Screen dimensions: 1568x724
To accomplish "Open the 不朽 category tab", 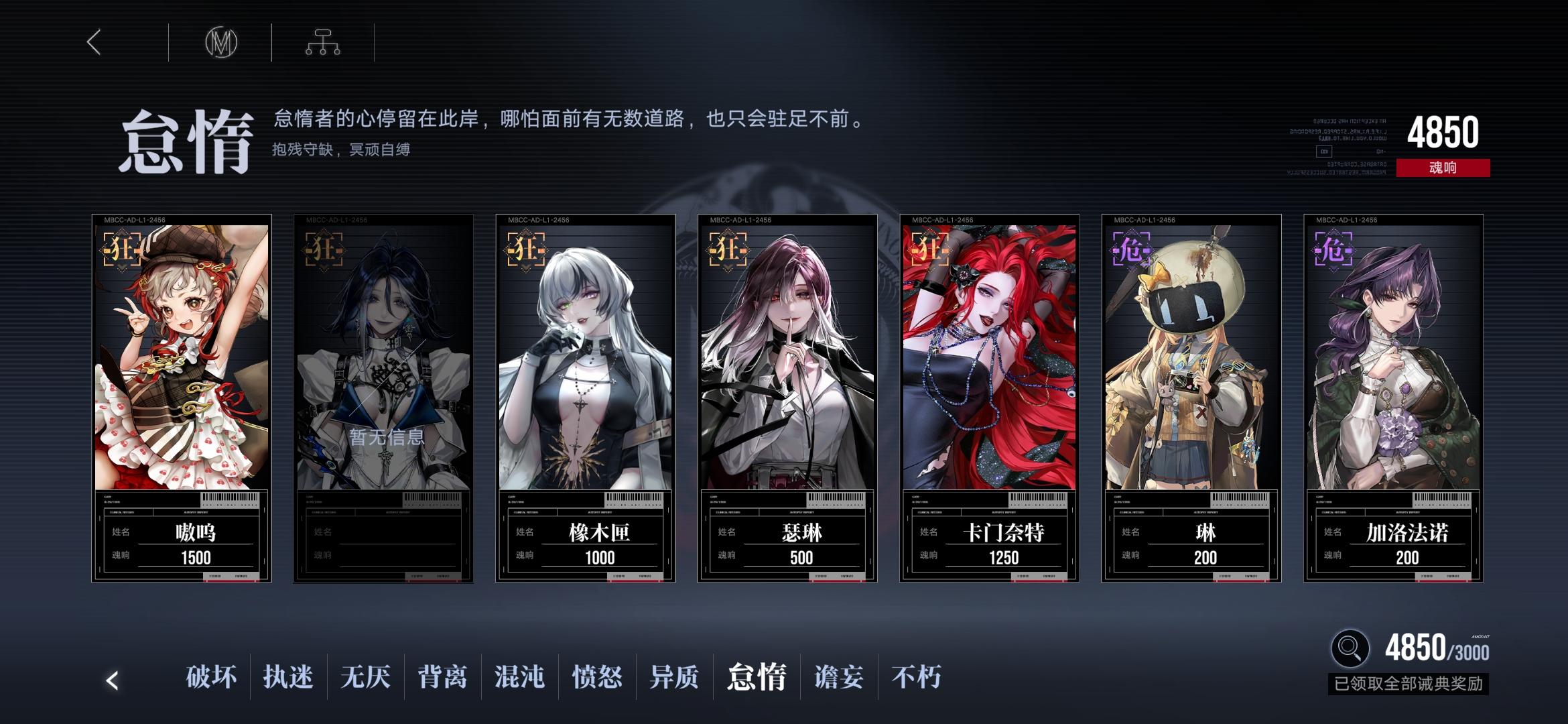I will click(x=917, y=678).
